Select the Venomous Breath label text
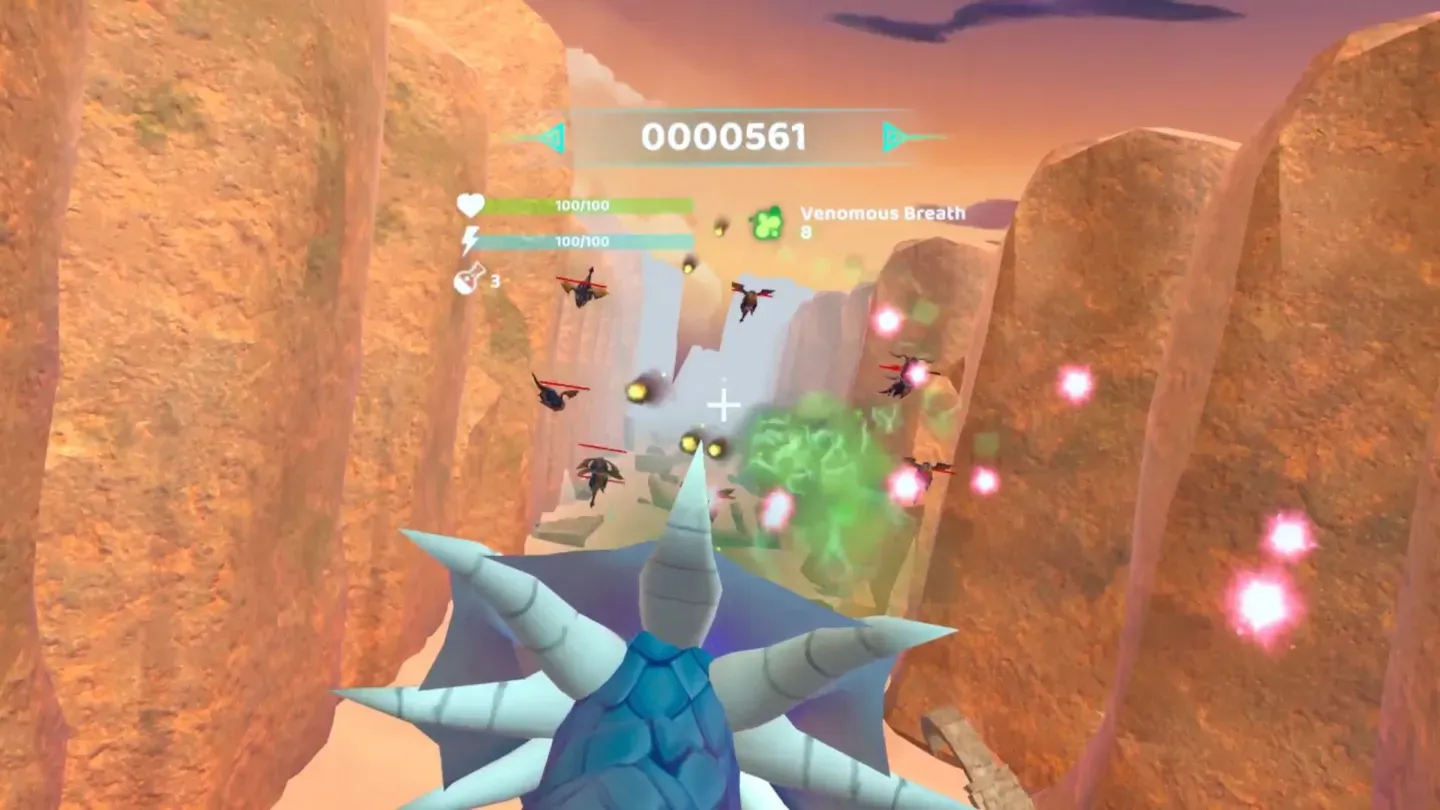 click(x=880, y=213)
